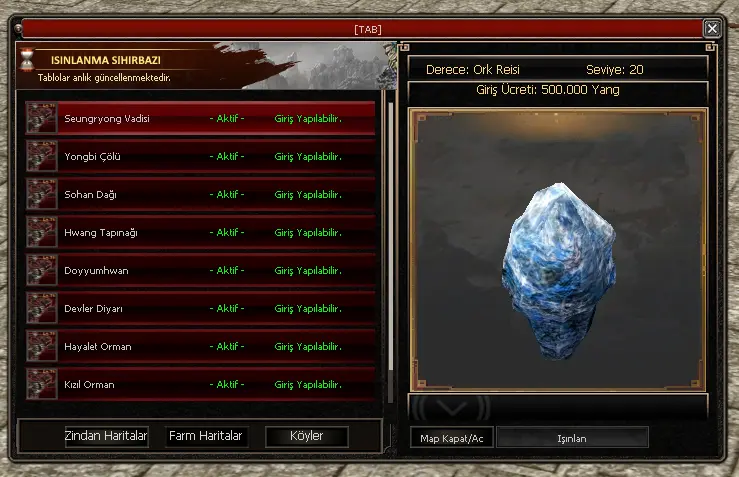Teleport using the Işınlan button

click(572, 438)
